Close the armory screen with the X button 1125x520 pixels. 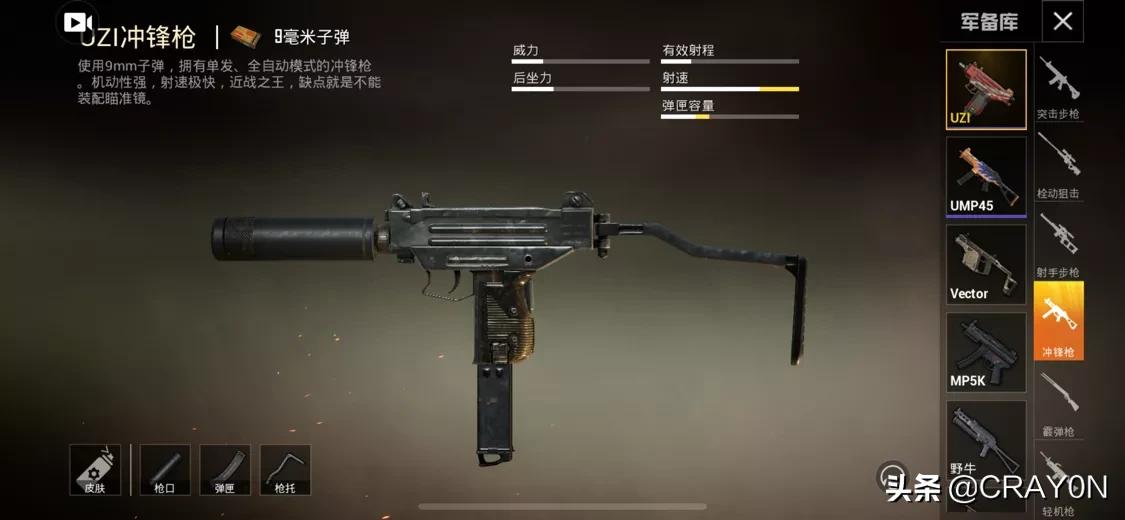pyautogui.click(x=1062, y=21)
